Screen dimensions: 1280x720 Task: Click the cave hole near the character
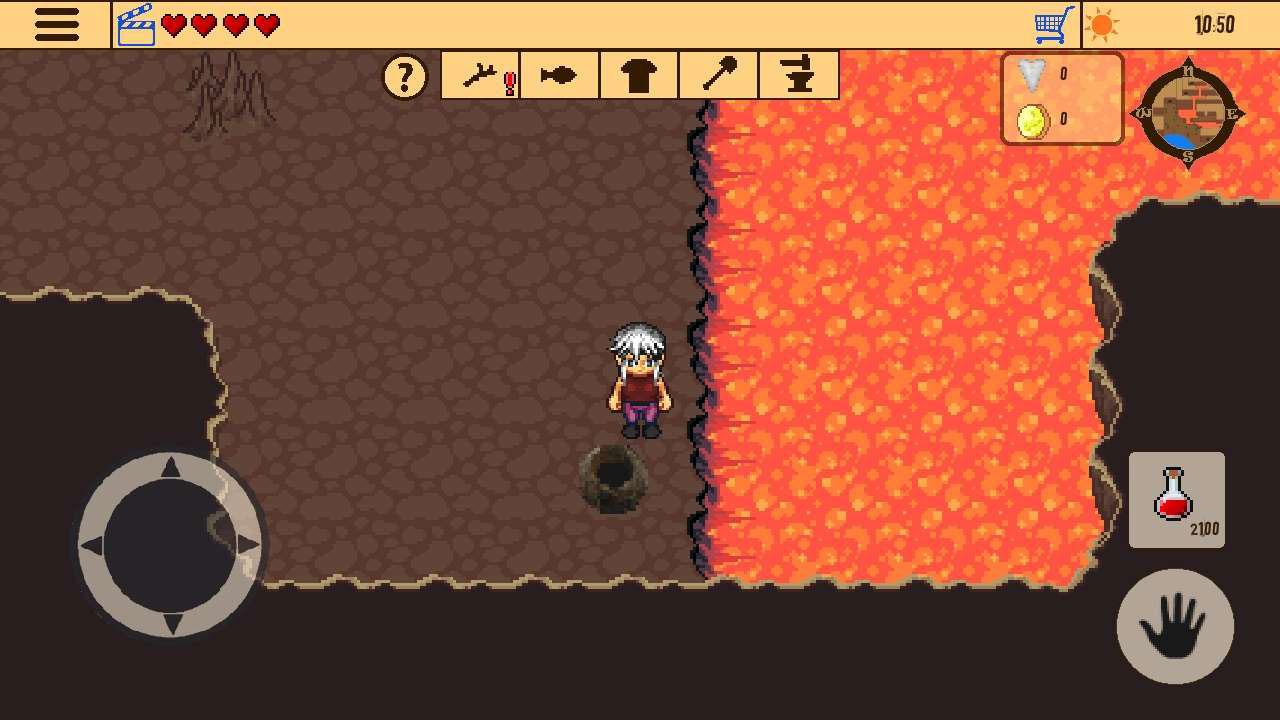coord(613,483)
